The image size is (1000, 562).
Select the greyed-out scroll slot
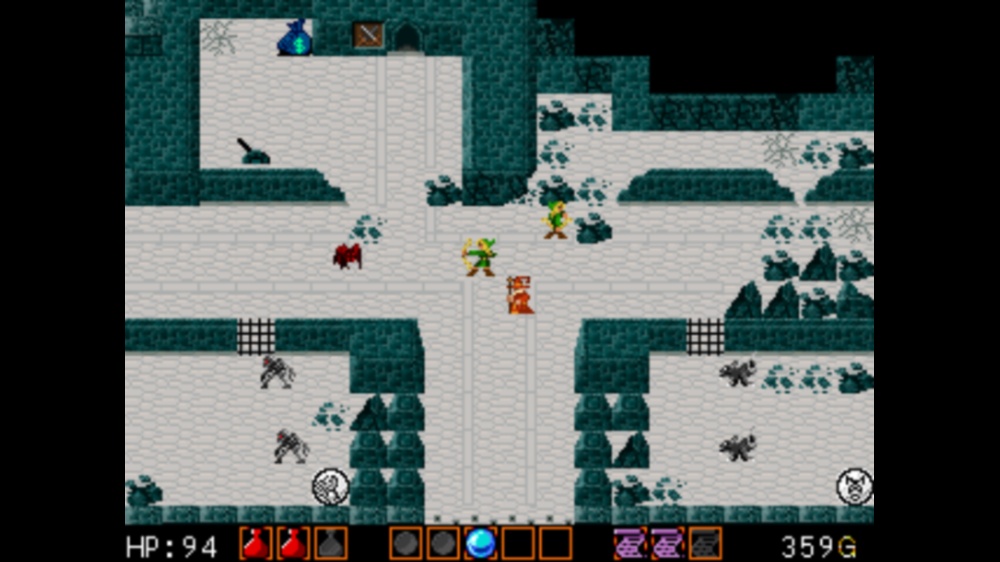tap(705, 543)
